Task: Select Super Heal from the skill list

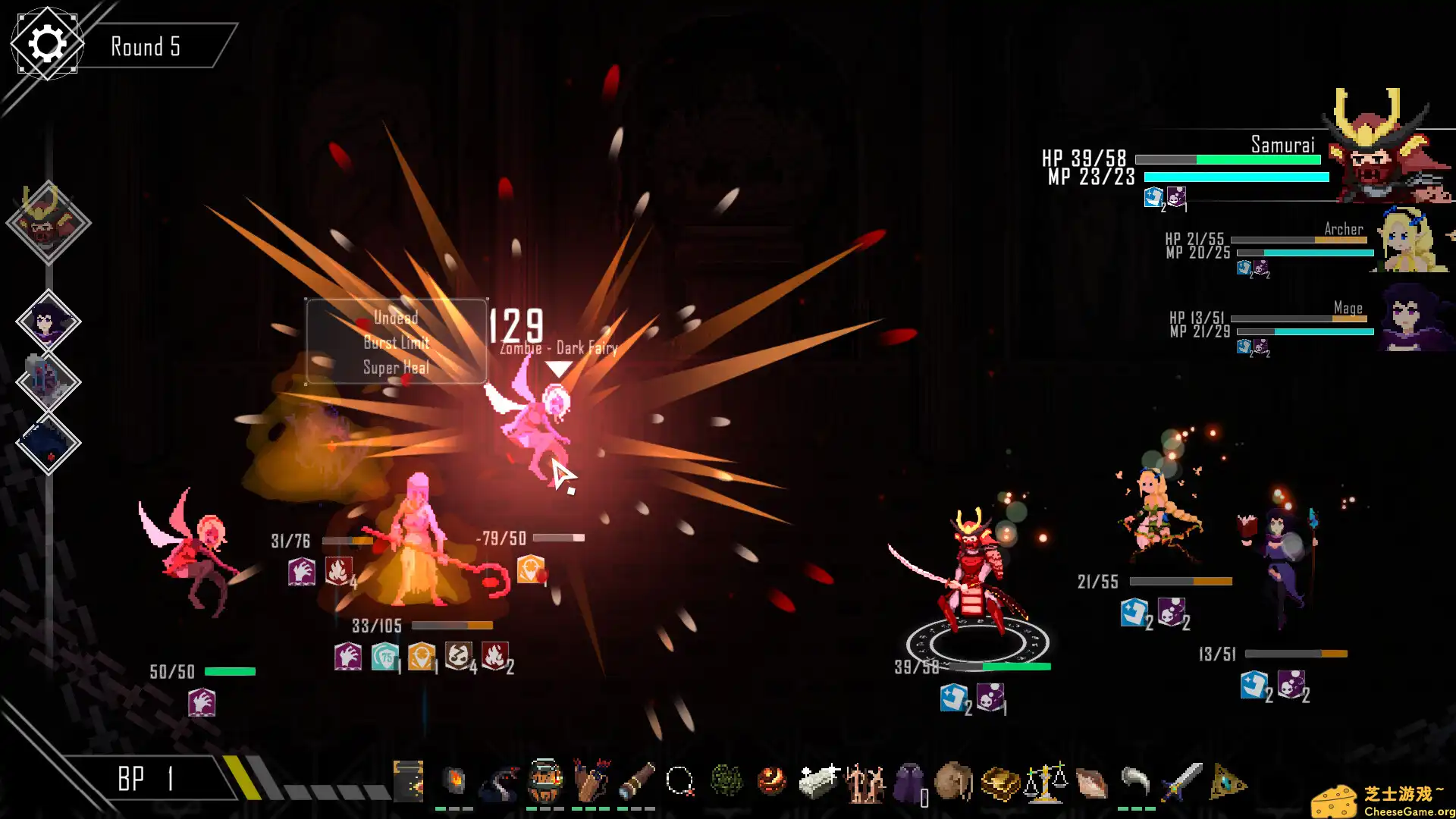Action: coord(396,367)
